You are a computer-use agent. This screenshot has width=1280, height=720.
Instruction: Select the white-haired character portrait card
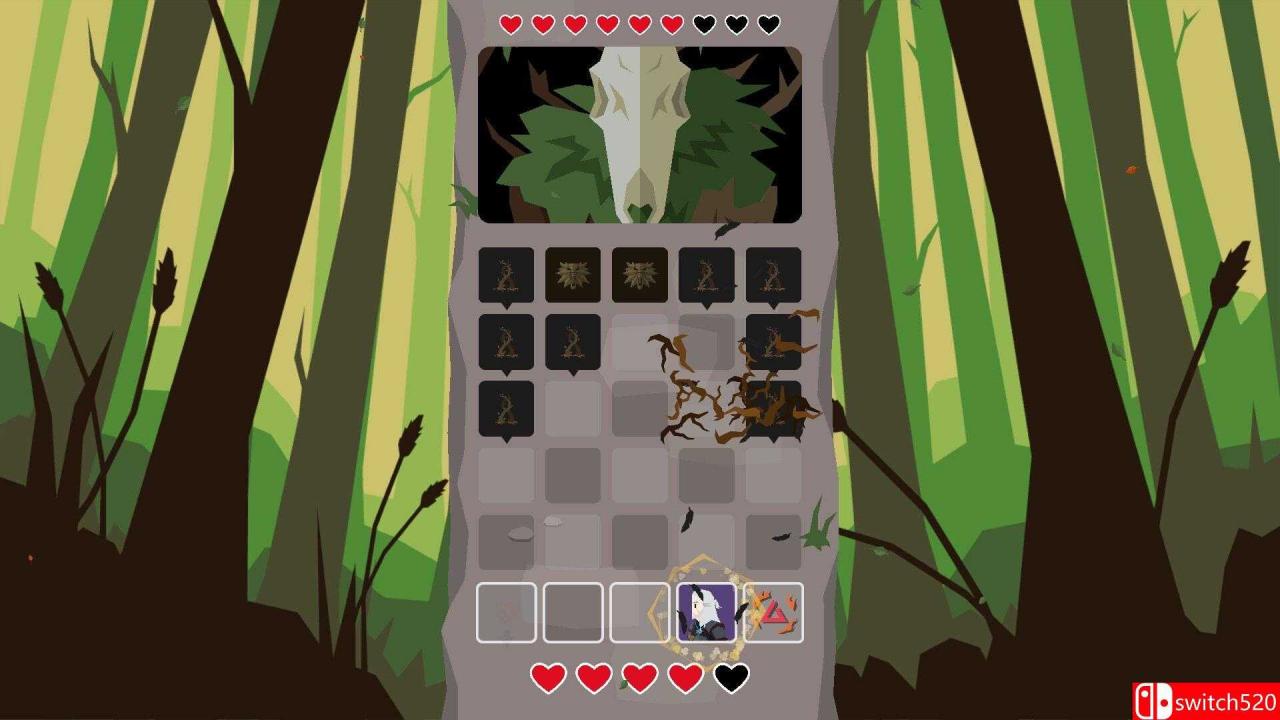pyautogui.click(x=707, y=610)
